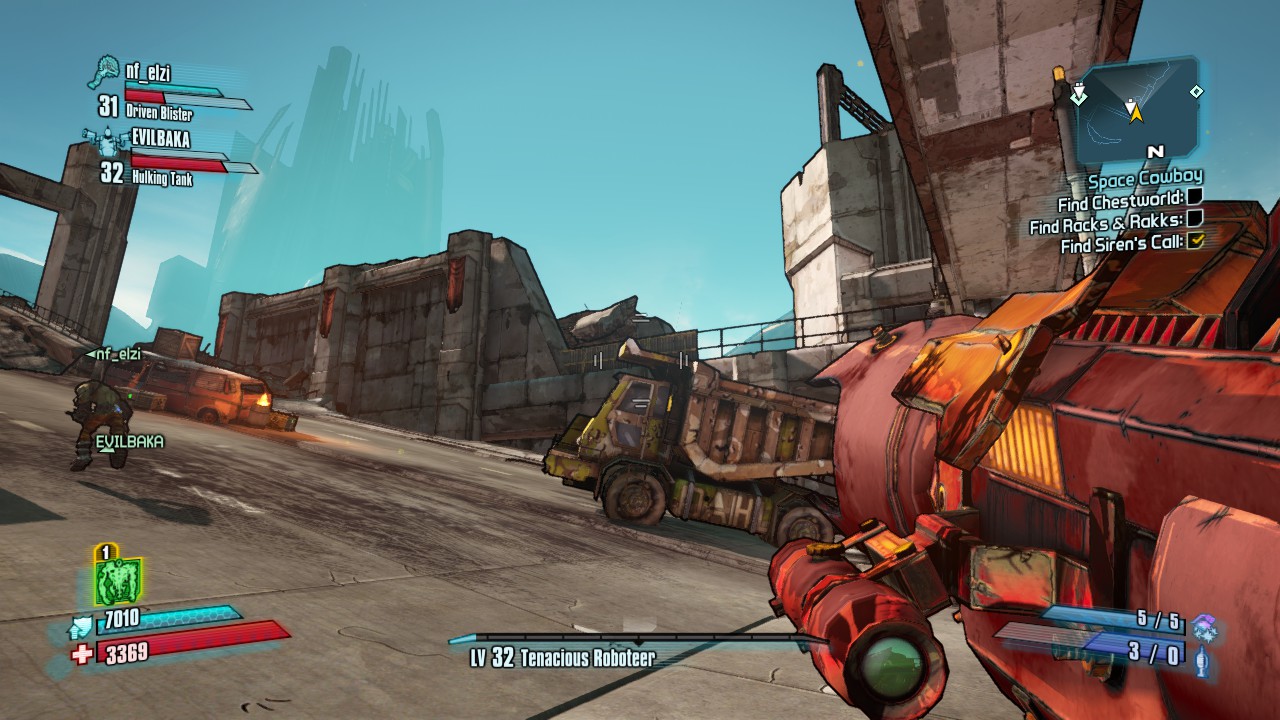Select nf_elzi in the party list
The image size is (1280, 720).
(149, 71)
